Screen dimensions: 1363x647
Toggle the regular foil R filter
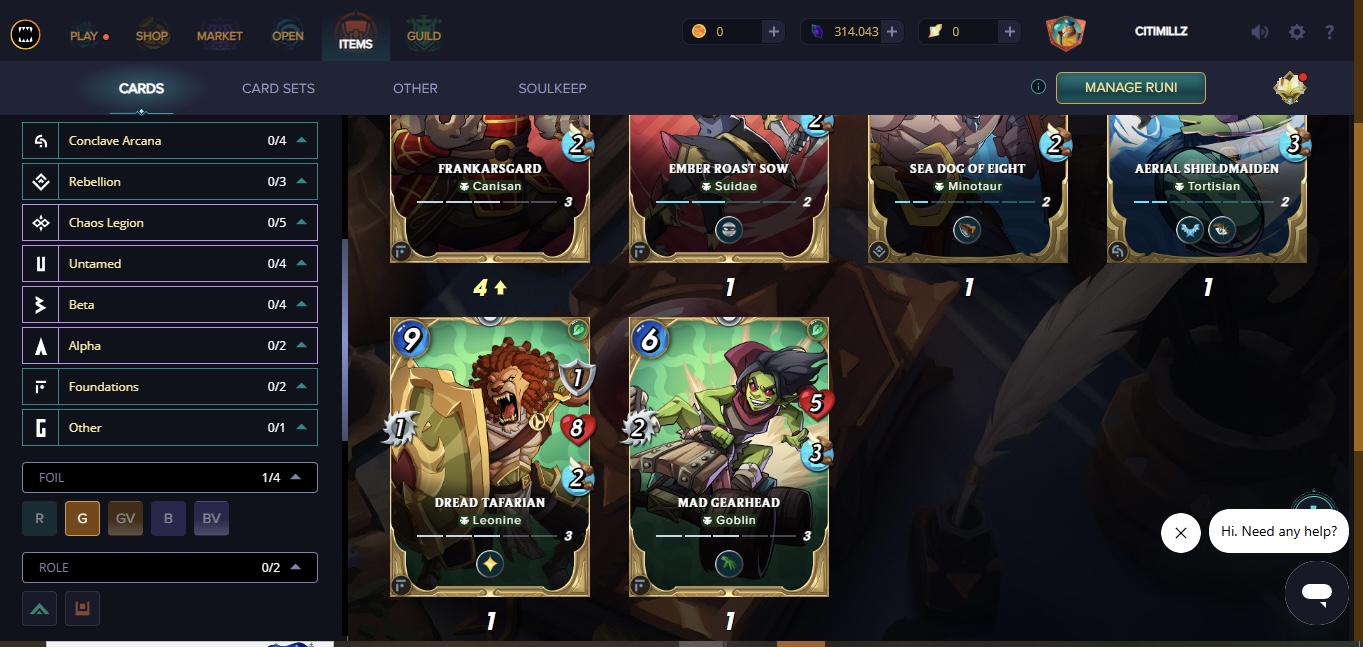pyautogui.click(x=39, y=519)
